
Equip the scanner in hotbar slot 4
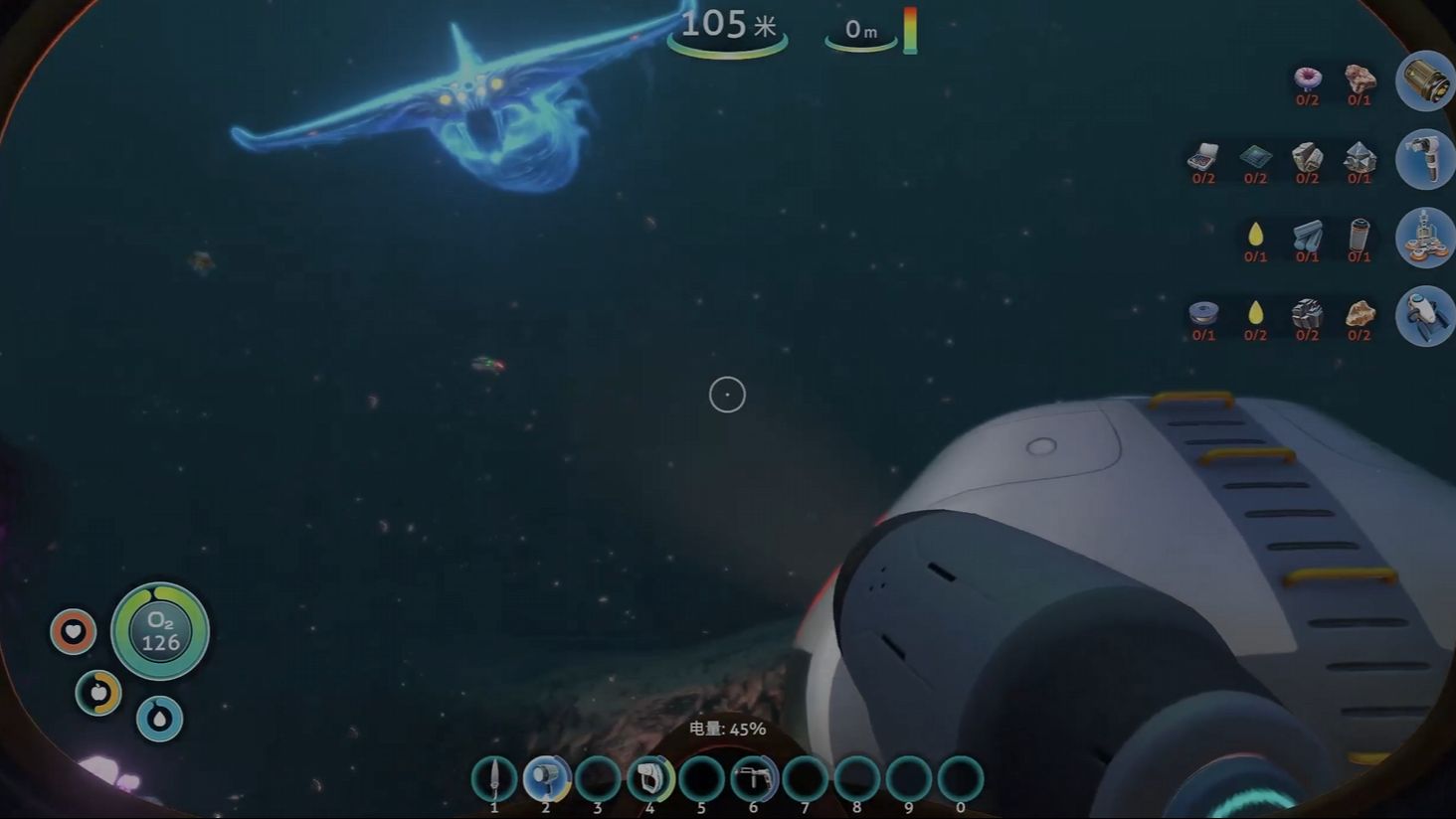[x=649, y=778]
